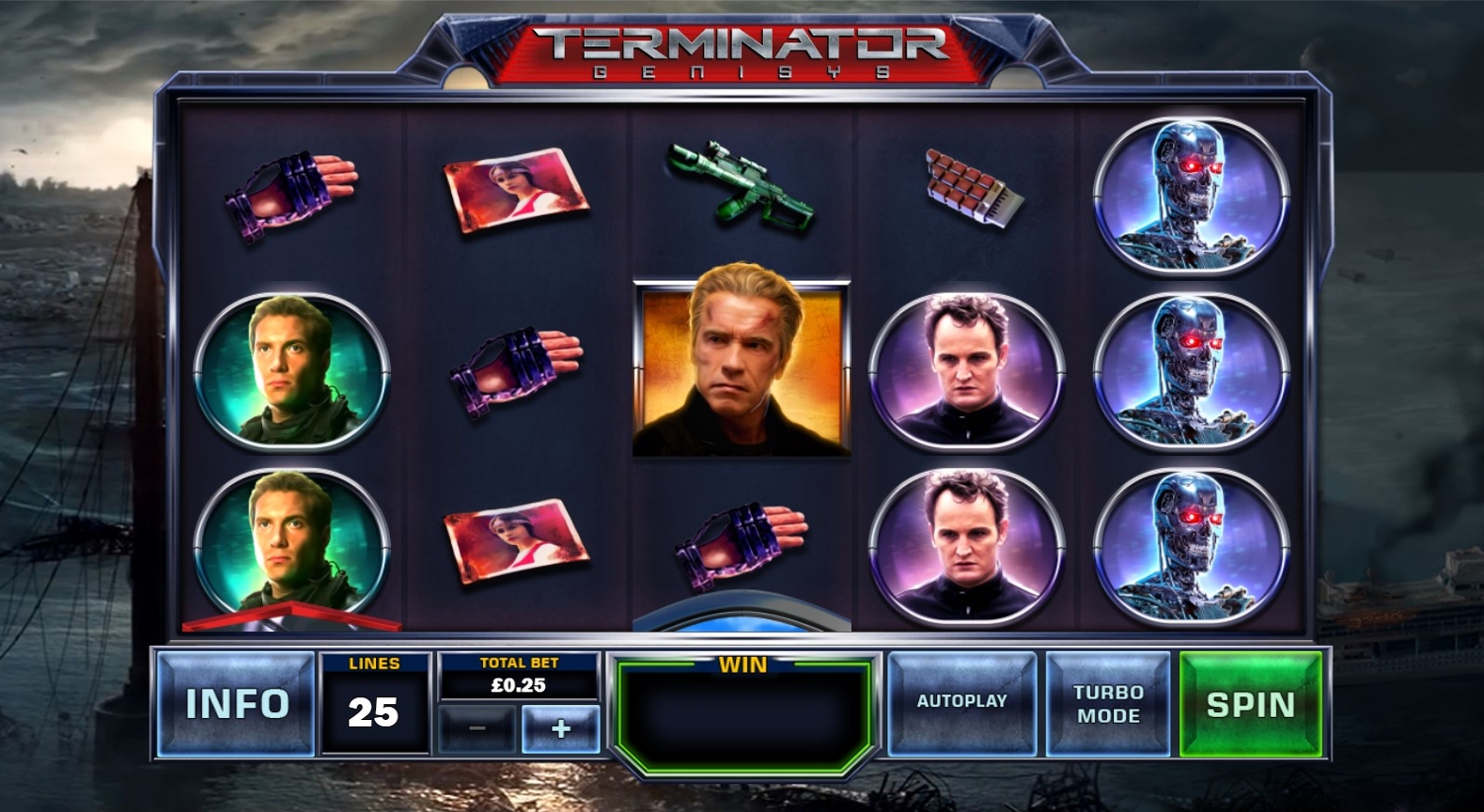The image size is (1484, 812).
Task: Spin the reels with the green SPIN button
Action: point(1251,704)
